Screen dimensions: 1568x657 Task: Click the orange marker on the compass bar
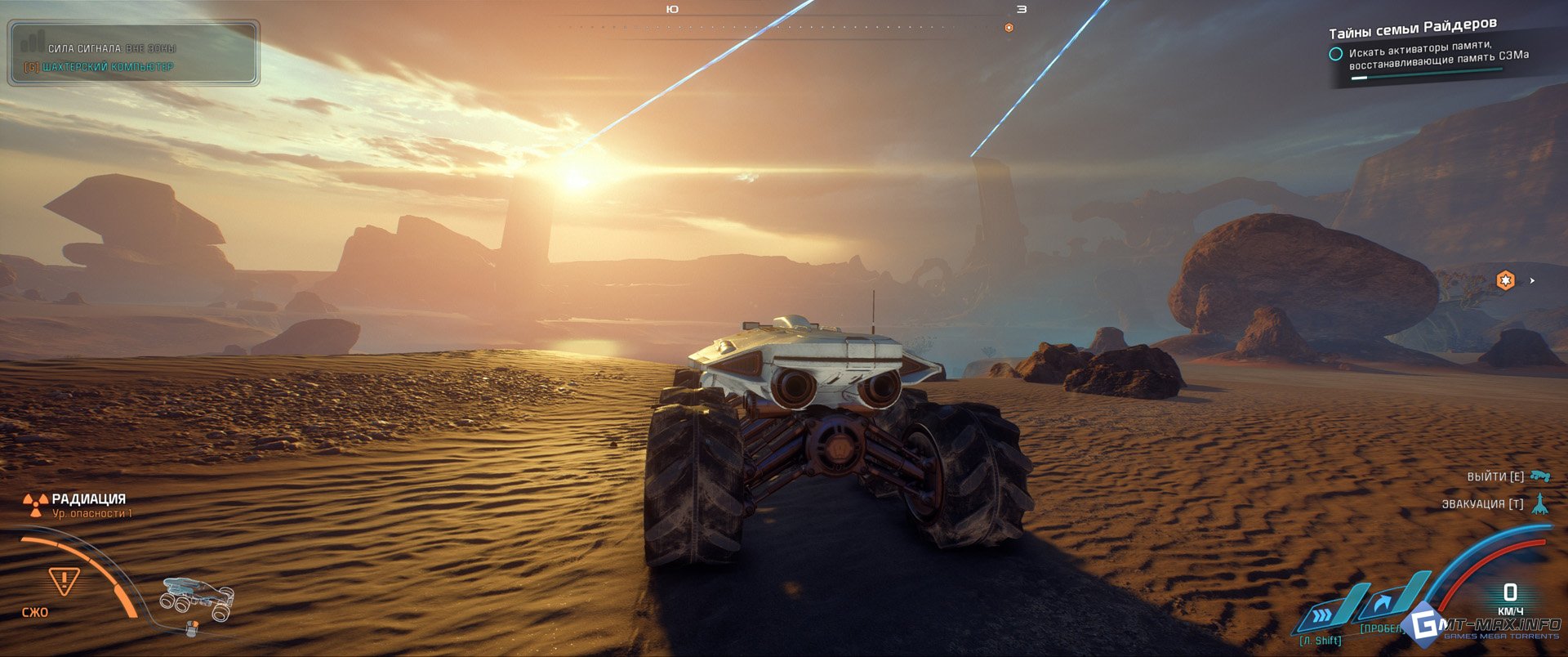(1009, 28)
